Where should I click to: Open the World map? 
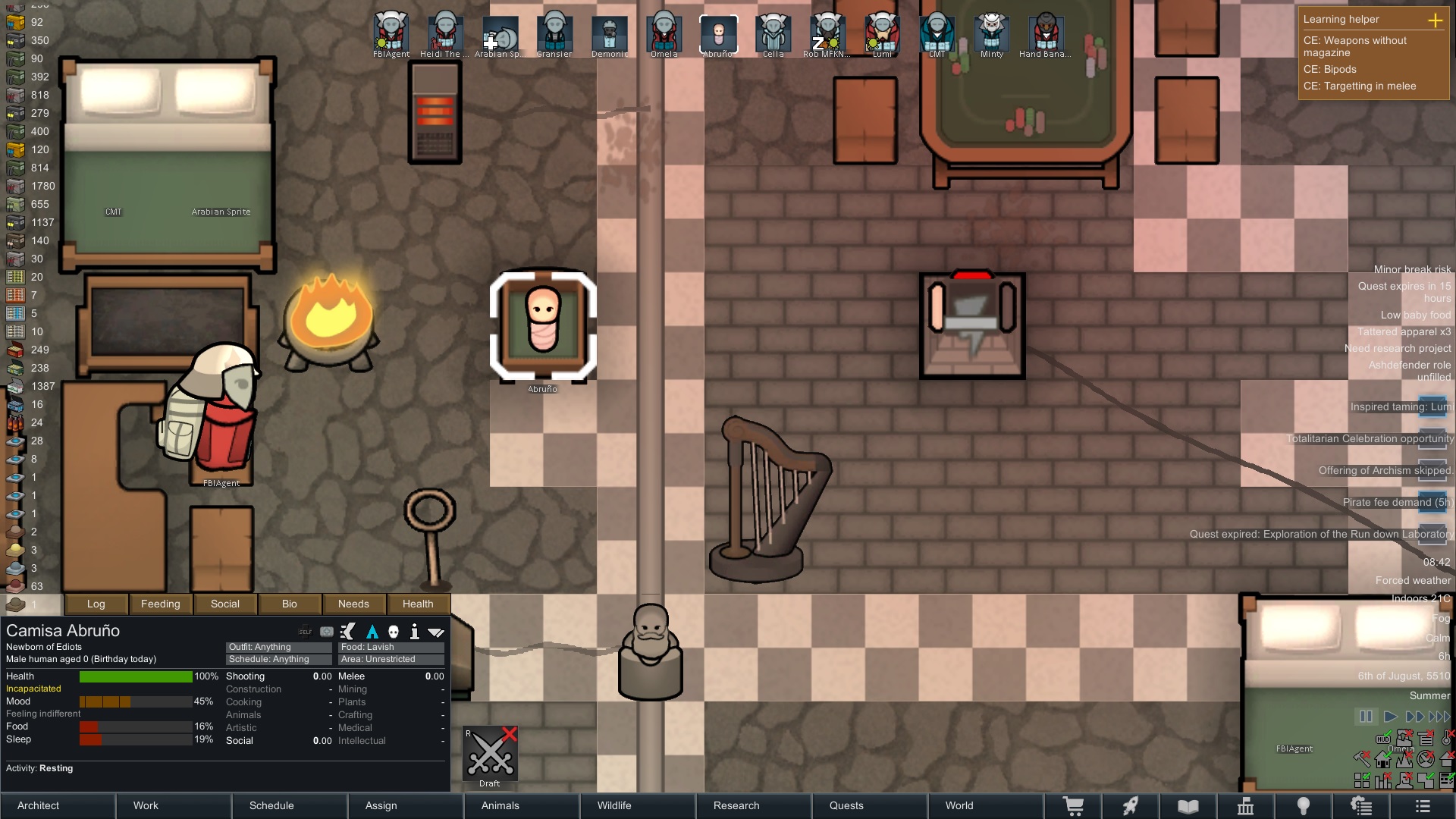984,805
